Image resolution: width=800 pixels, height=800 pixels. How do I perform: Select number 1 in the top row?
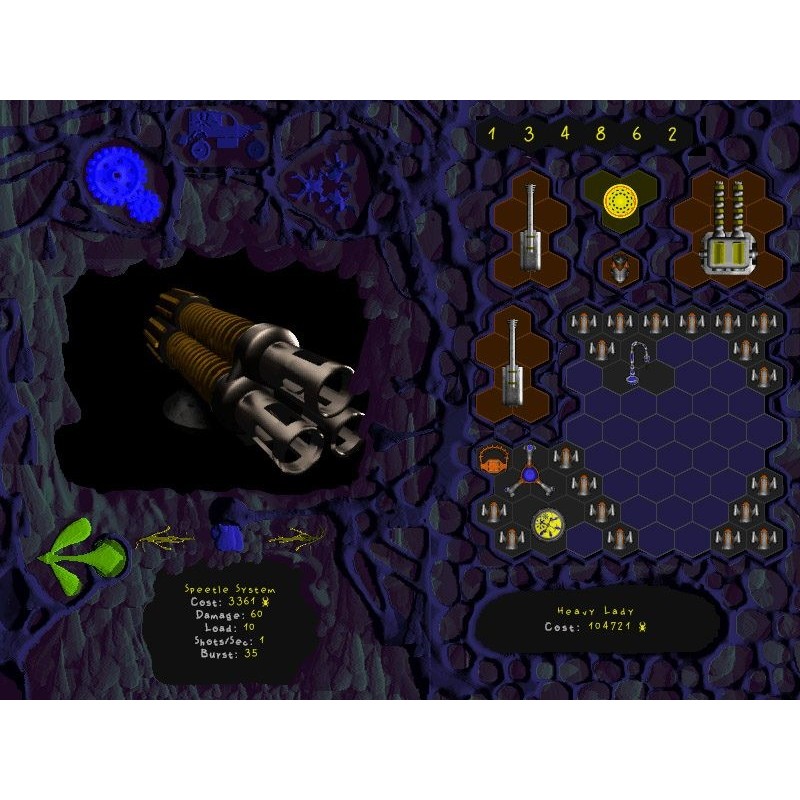pyautogui.click(x=491, y=133)
